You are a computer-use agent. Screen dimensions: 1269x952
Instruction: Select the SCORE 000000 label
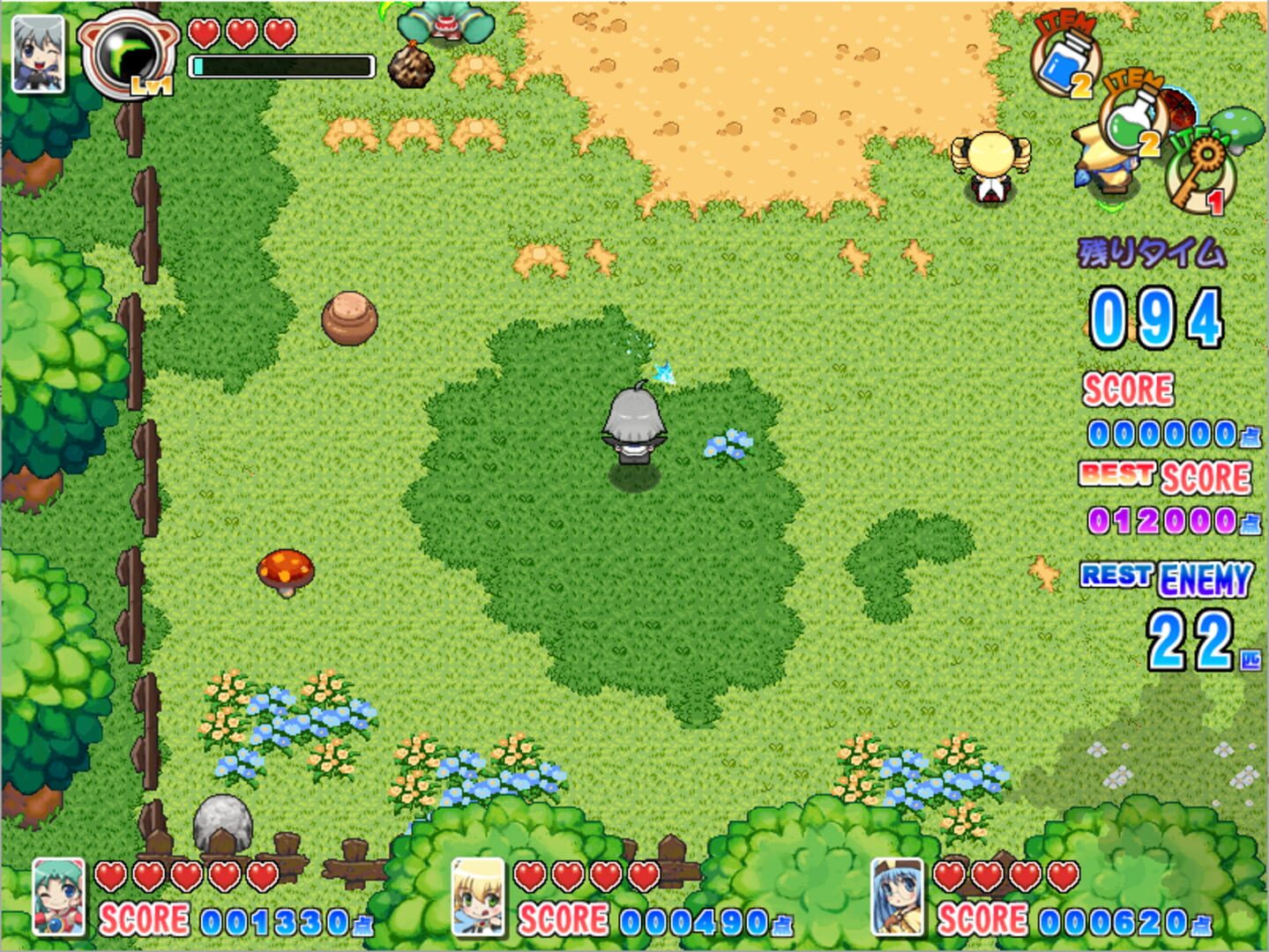click(x=1128, y=390)
